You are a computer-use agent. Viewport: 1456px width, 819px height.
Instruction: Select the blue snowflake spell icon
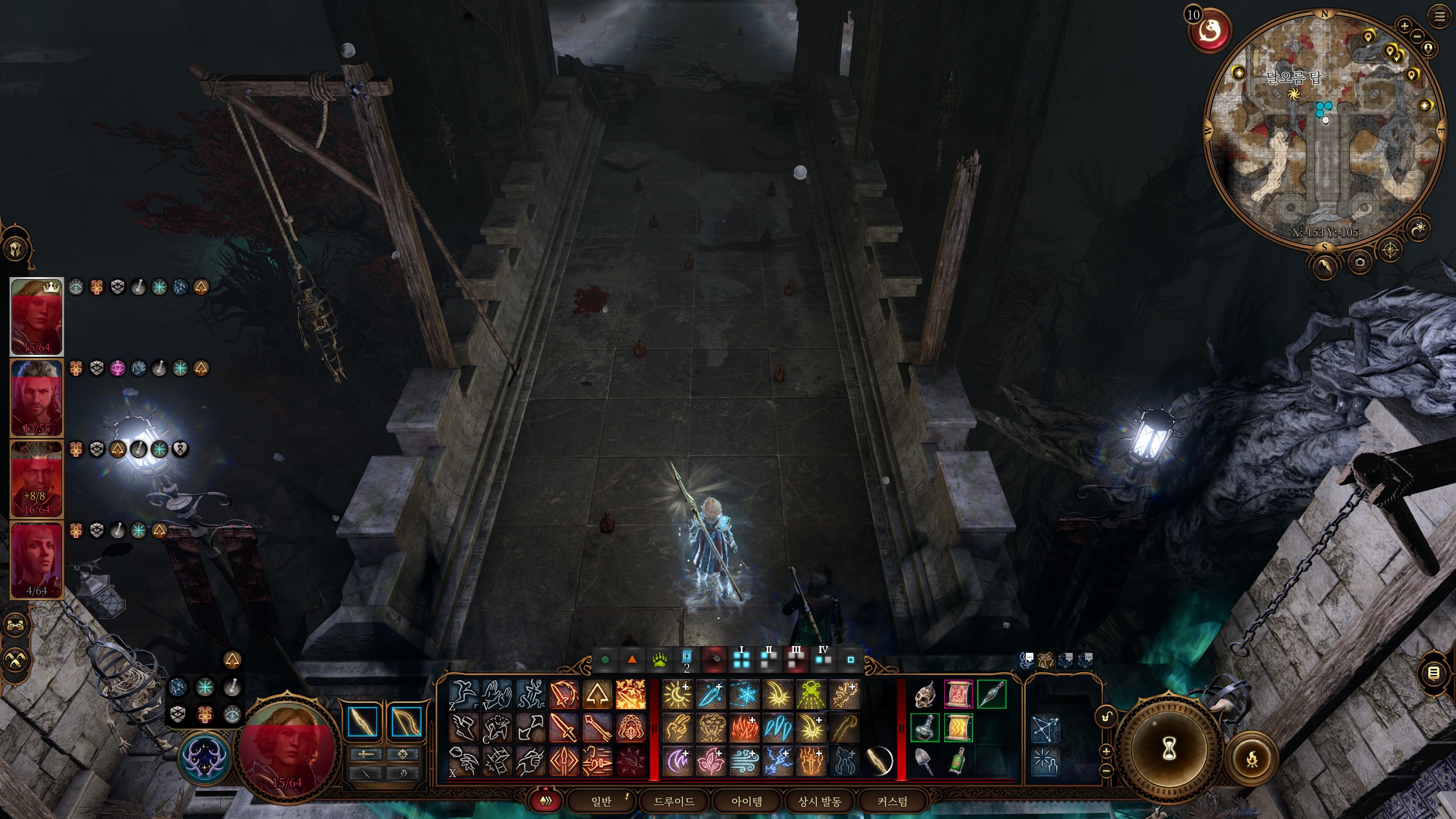coord(744,694)
